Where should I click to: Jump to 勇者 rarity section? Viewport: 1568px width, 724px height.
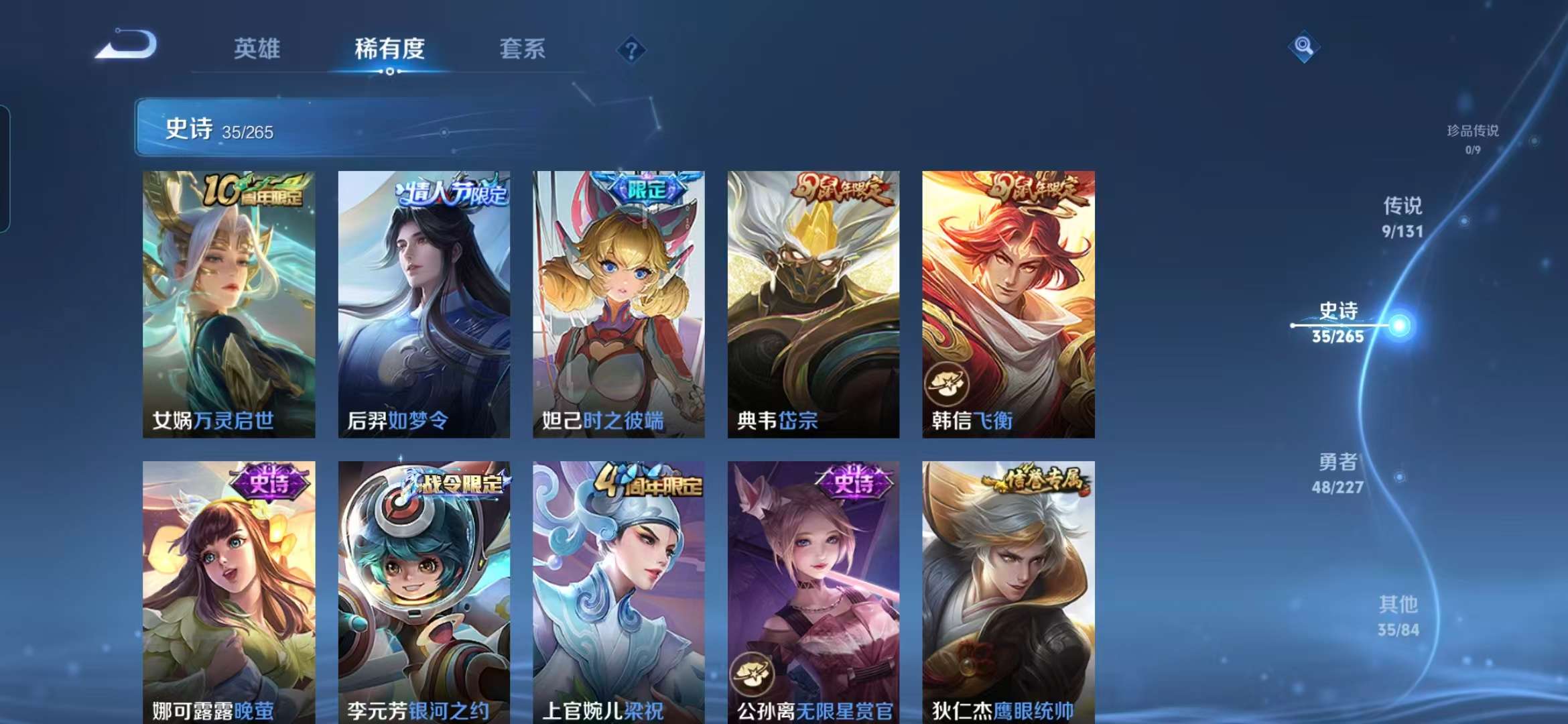1337,473
